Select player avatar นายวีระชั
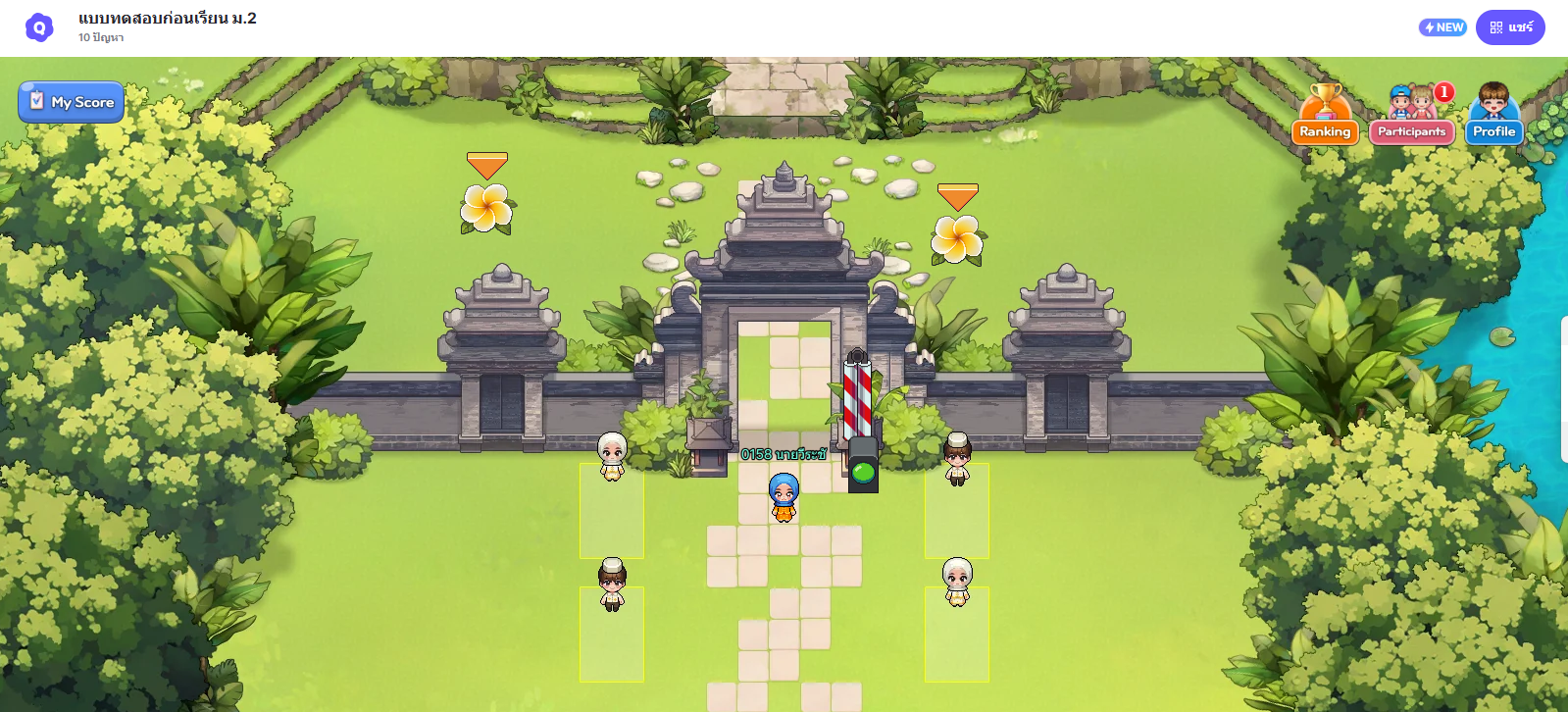This screenshot has height=712, width=1568. coord(783,495)
